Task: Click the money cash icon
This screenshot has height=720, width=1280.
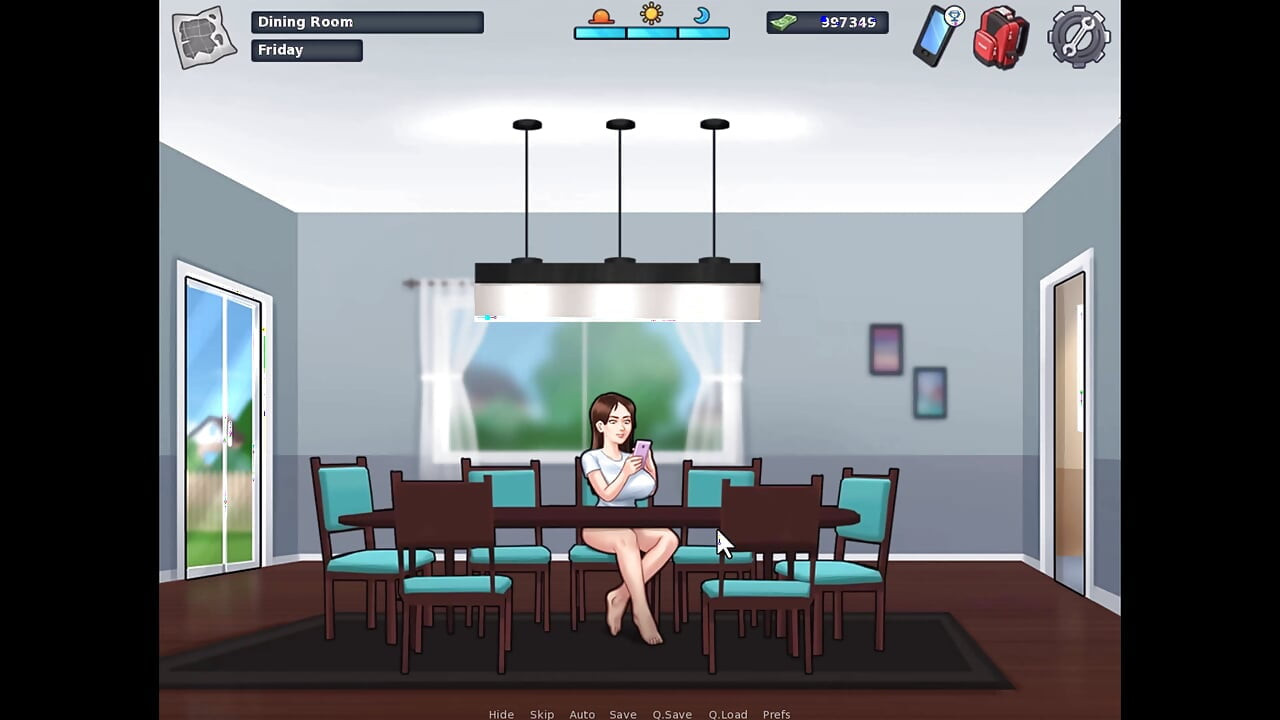Action: [785, 21]
